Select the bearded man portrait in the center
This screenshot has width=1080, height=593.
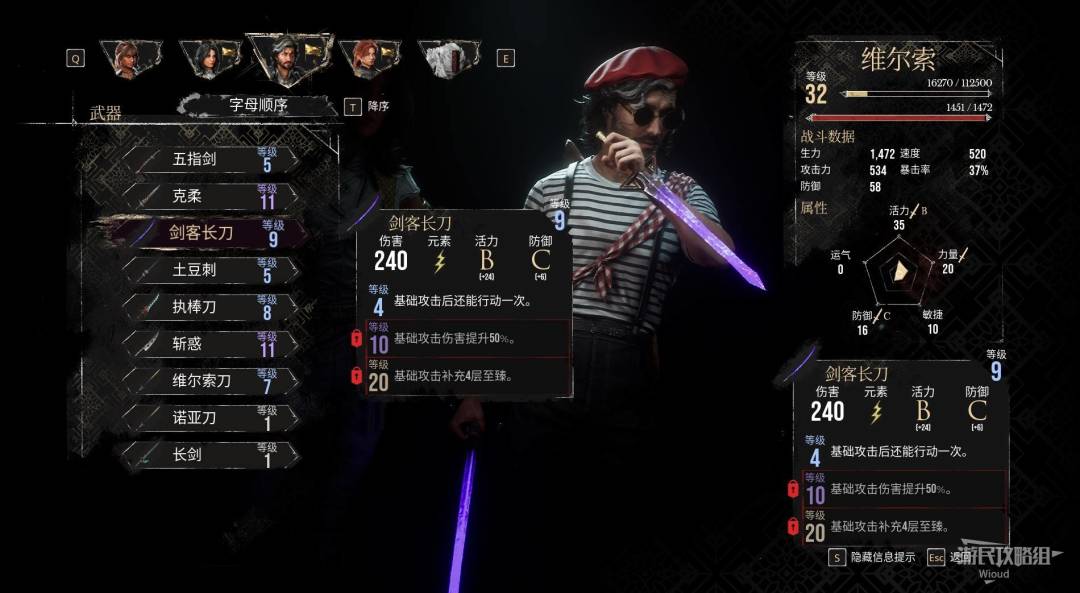point(287,58)
